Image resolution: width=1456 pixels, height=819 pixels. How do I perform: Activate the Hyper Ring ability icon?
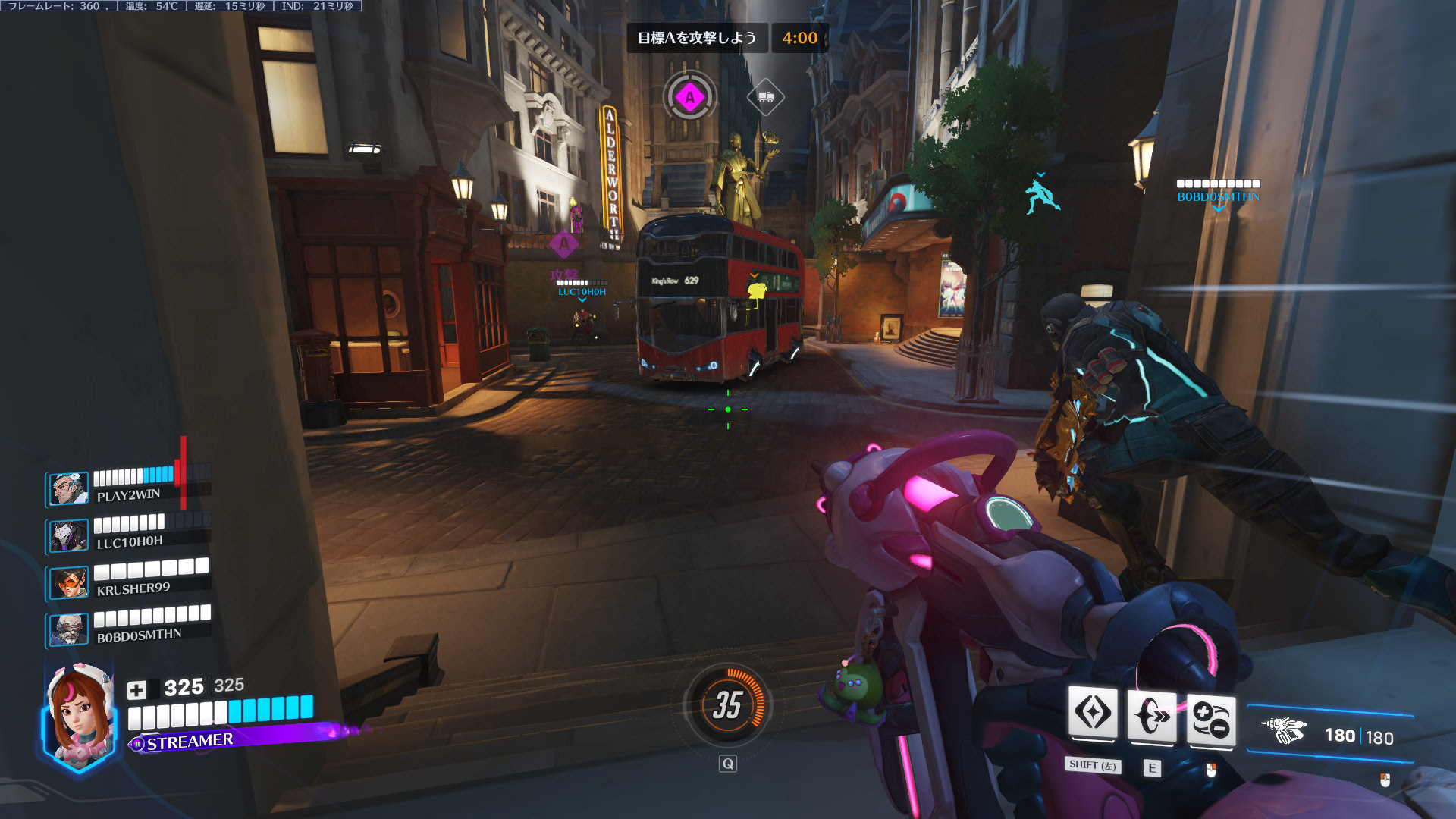click(1152, 716)
